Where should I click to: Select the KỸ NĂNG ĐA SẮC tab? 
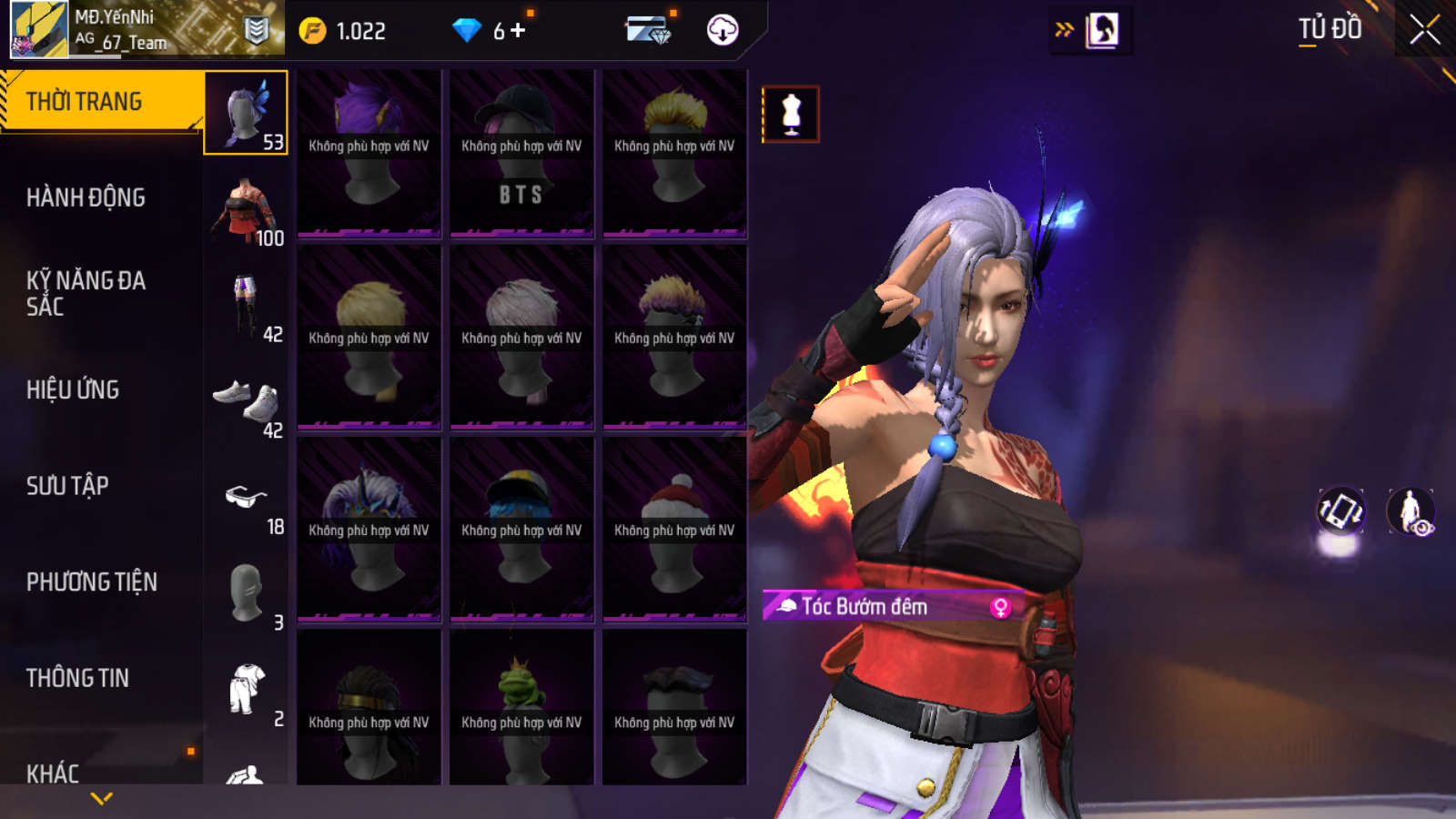[x=86, y=293]
